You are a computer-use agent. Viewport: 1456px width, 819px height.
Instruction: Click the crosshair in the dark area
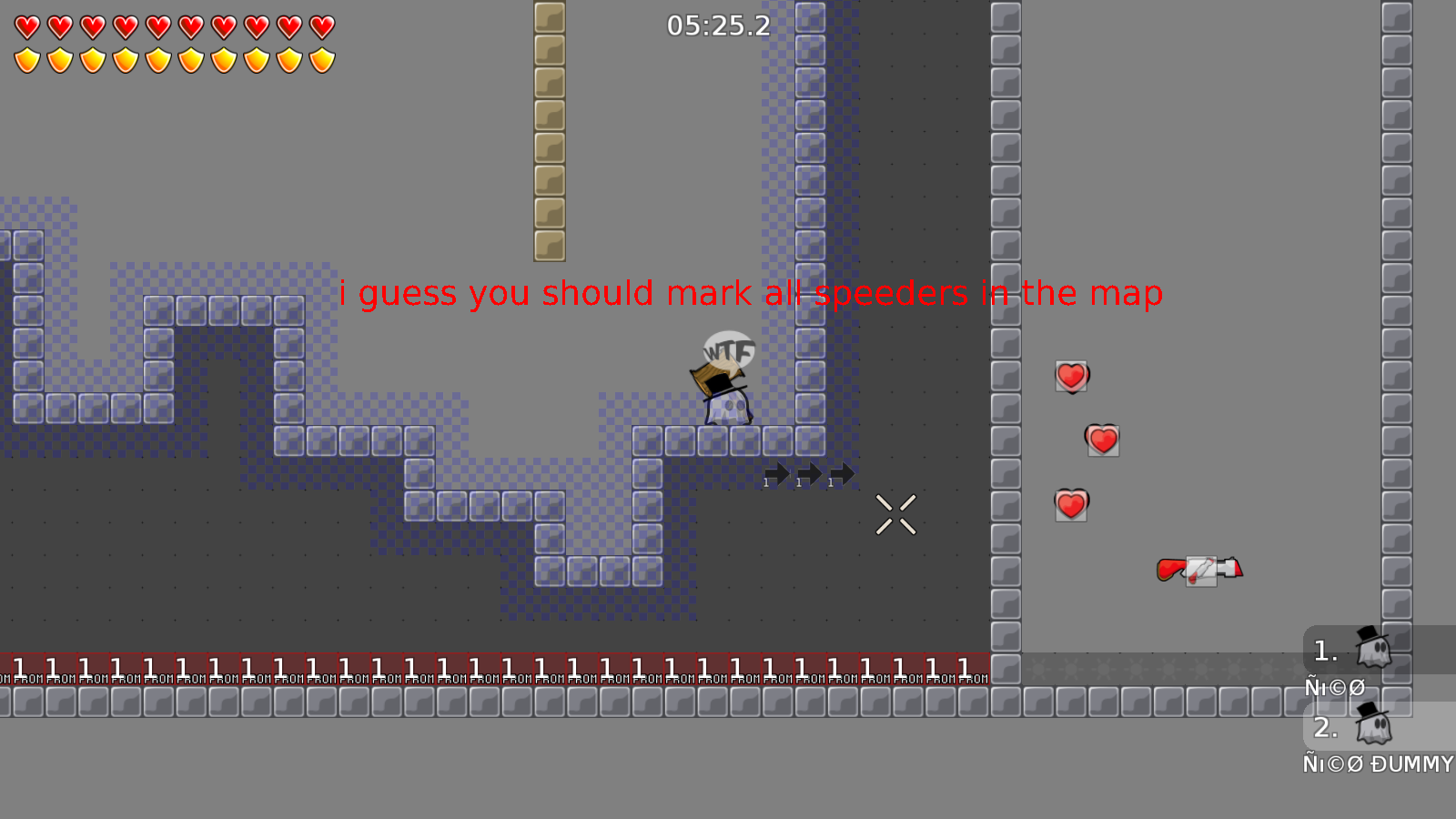[x=896, y=514]
